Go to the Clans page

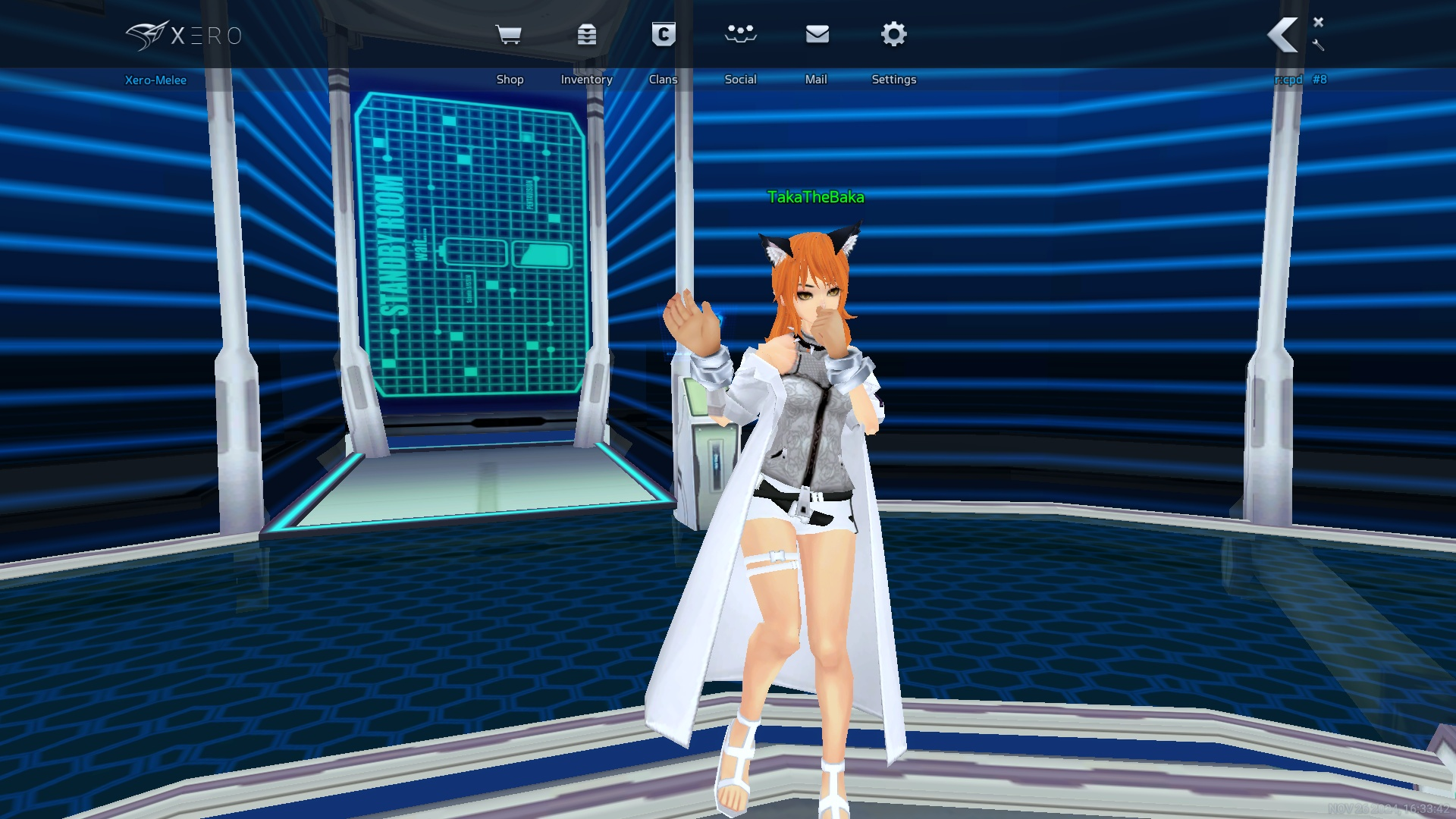coord(664,35)
